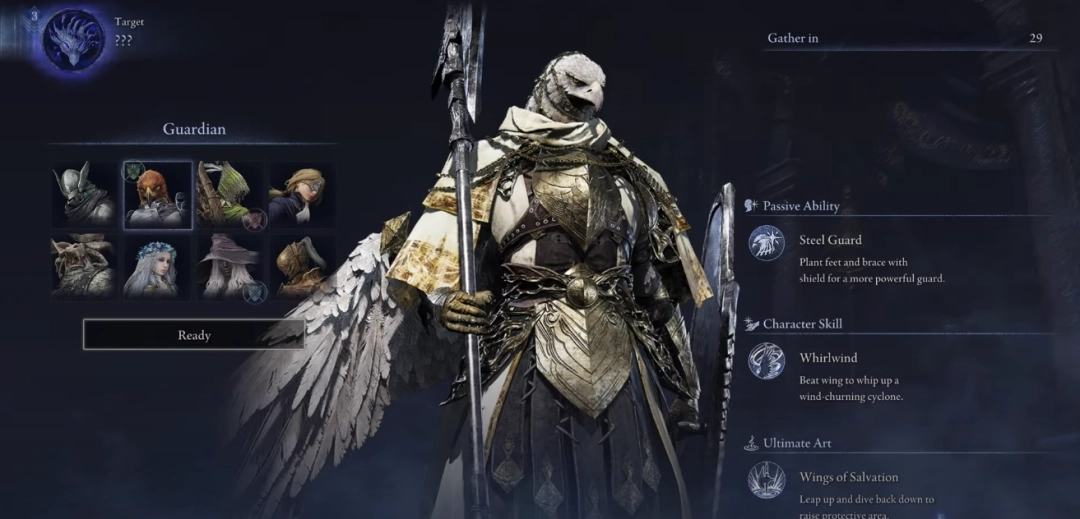1080x519 pixels.
Task: Select the winged-helmet knight portrait
Action: tap(84, 195)
